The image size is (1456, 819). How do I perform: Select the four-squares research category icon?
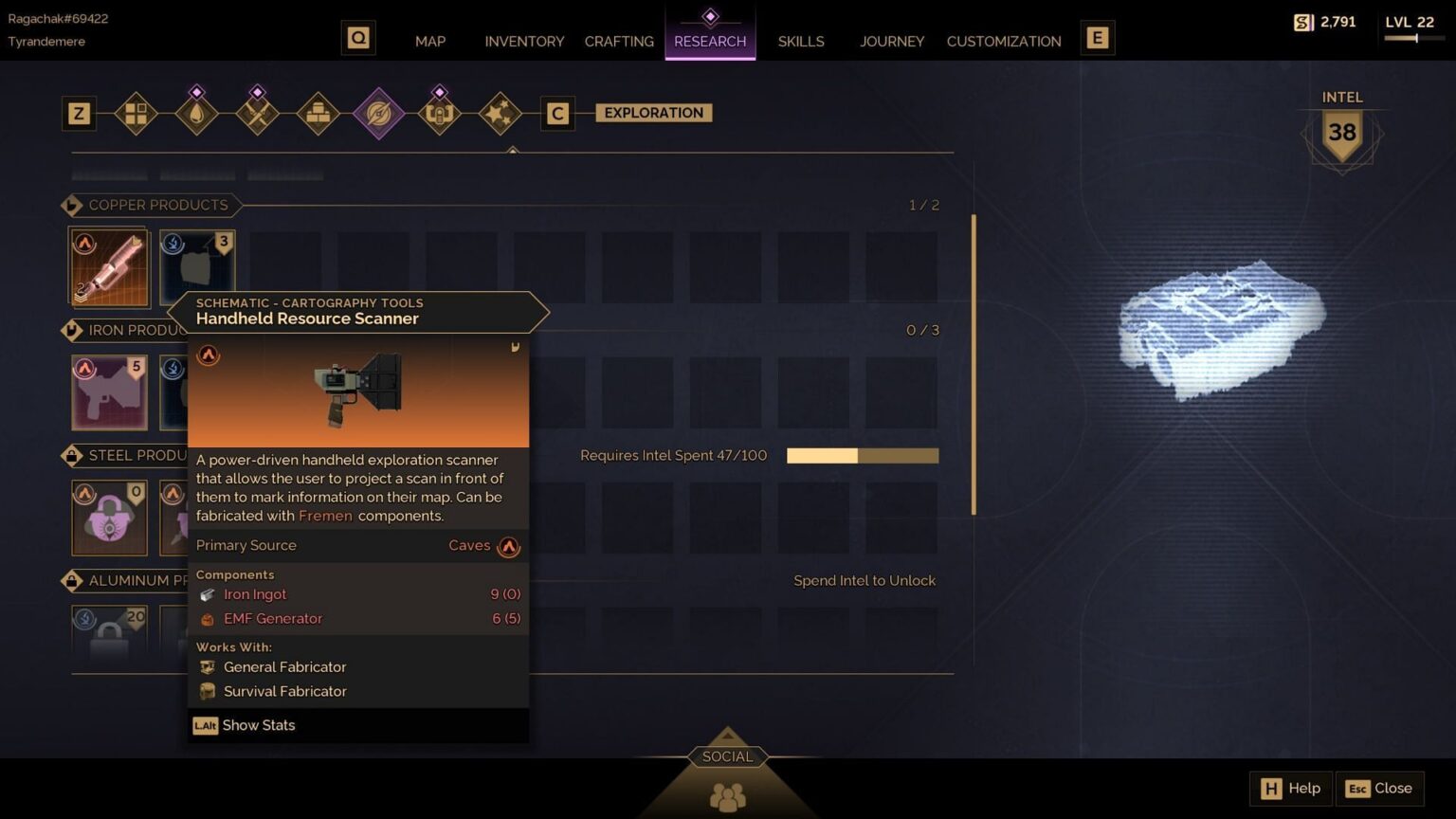[x=136, y=114]
